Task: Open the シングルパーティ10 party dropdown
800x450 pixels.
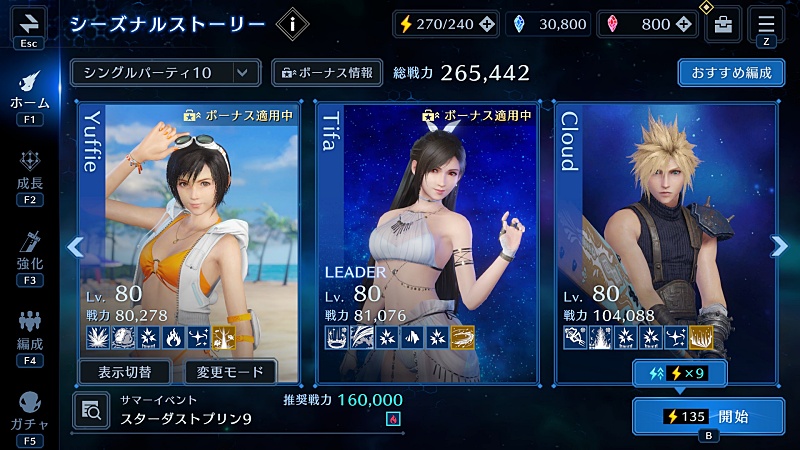Action: pyautogui.click(x=165, y=73)
